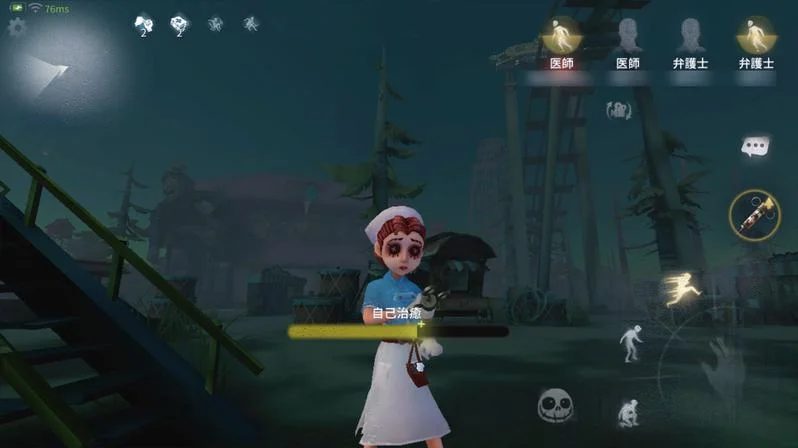Image resolution: width=798 pixels, height=448 pixels.
Task: Tap the hand interaction button
Action: (x=724, y=370)
